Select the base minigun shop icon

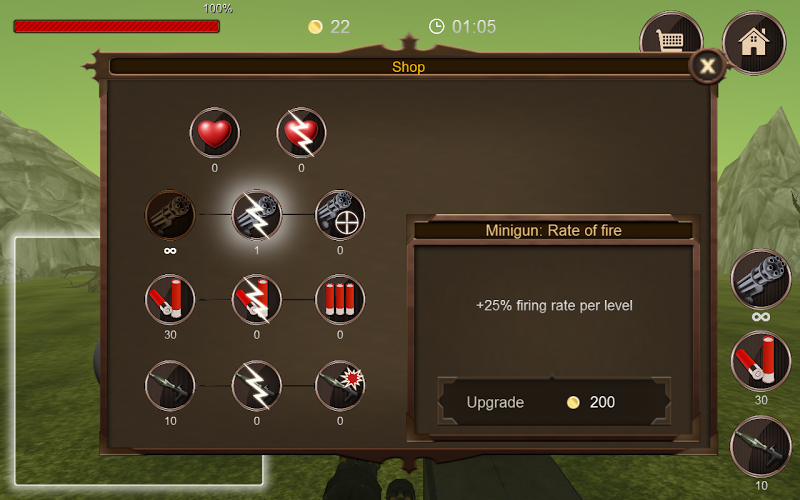point(170,215)
